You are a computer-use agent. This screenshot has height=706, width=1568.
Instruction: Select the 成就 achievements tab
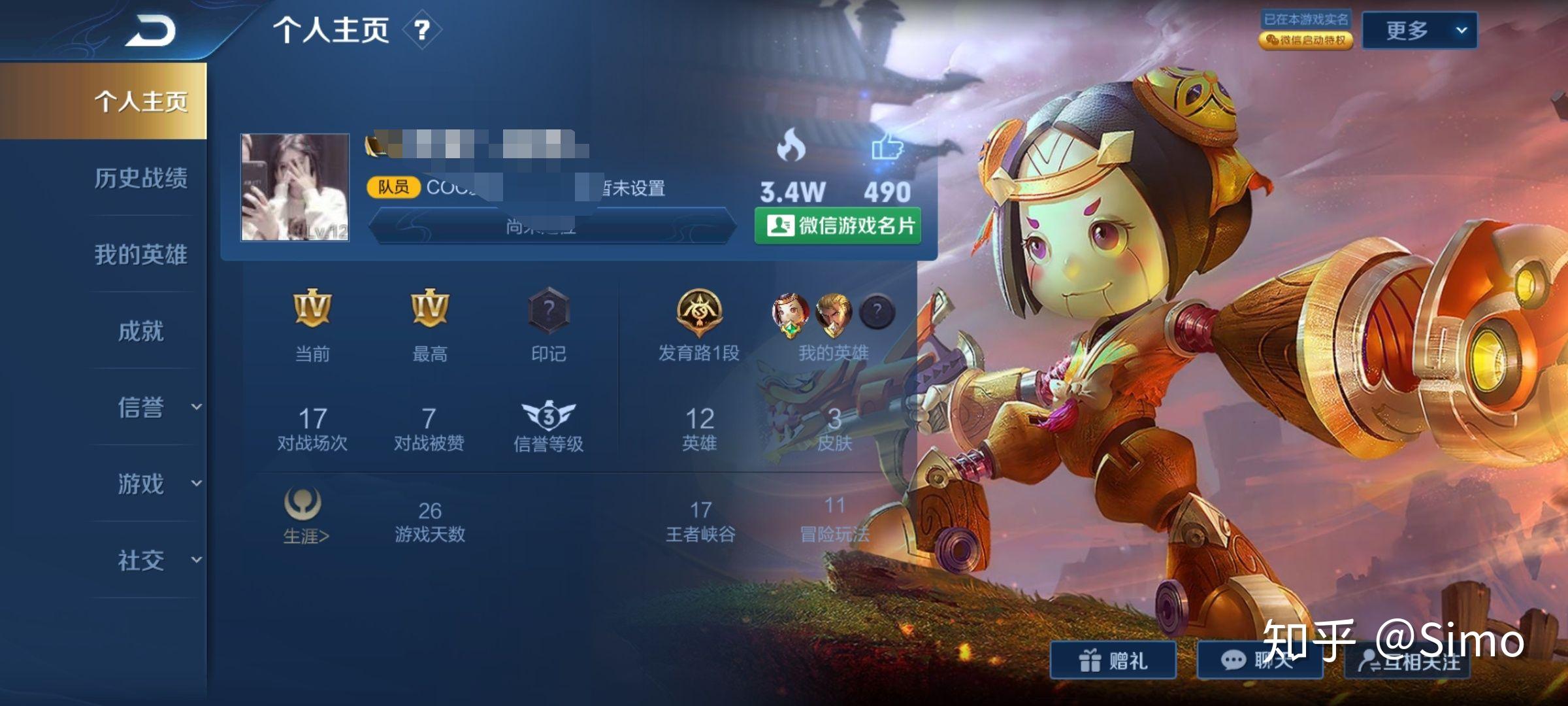click(x=140, y=331)
